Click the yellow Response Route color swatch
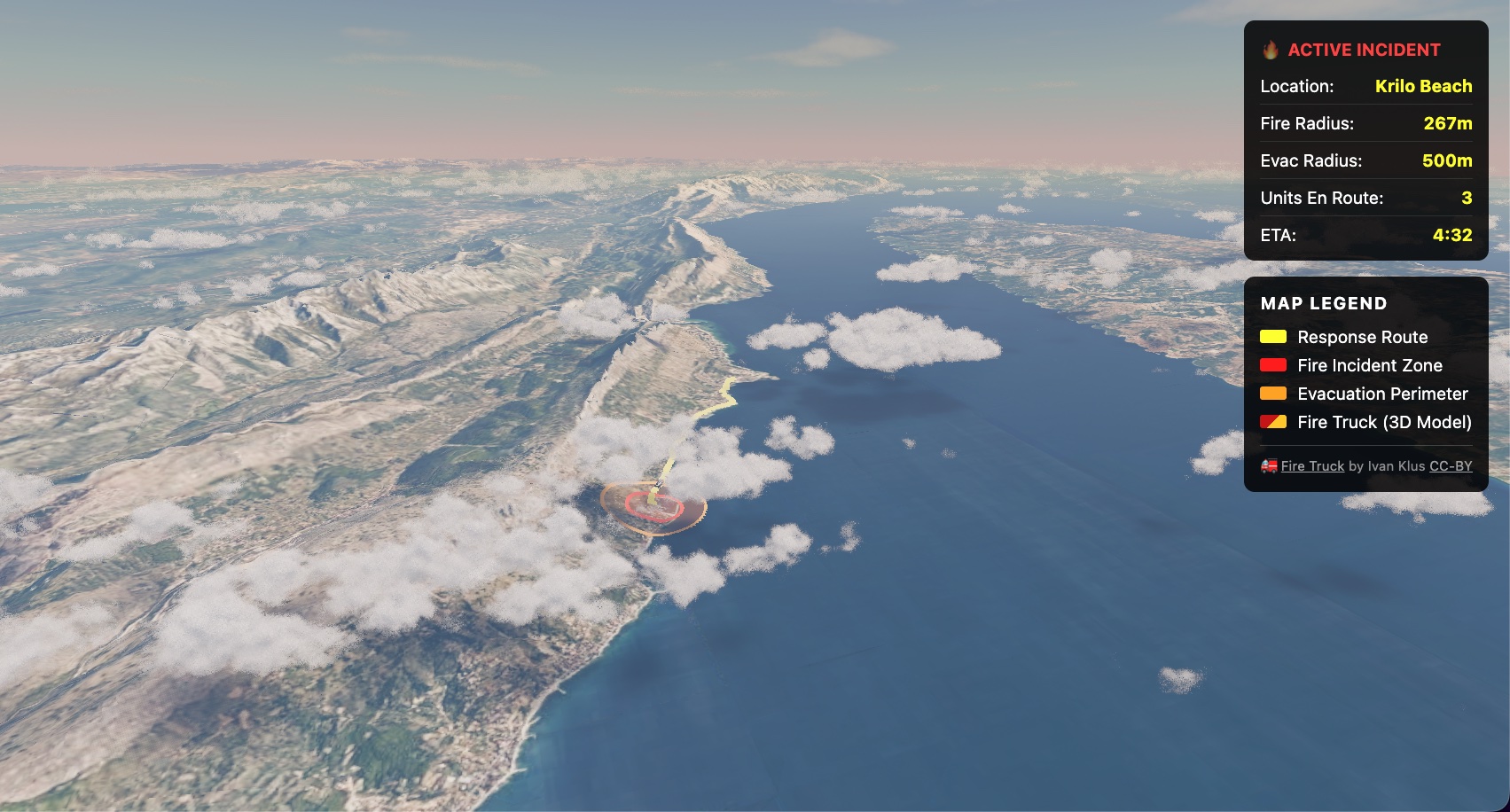Viewport: 1510px width, 812px height. [1273, 337]
